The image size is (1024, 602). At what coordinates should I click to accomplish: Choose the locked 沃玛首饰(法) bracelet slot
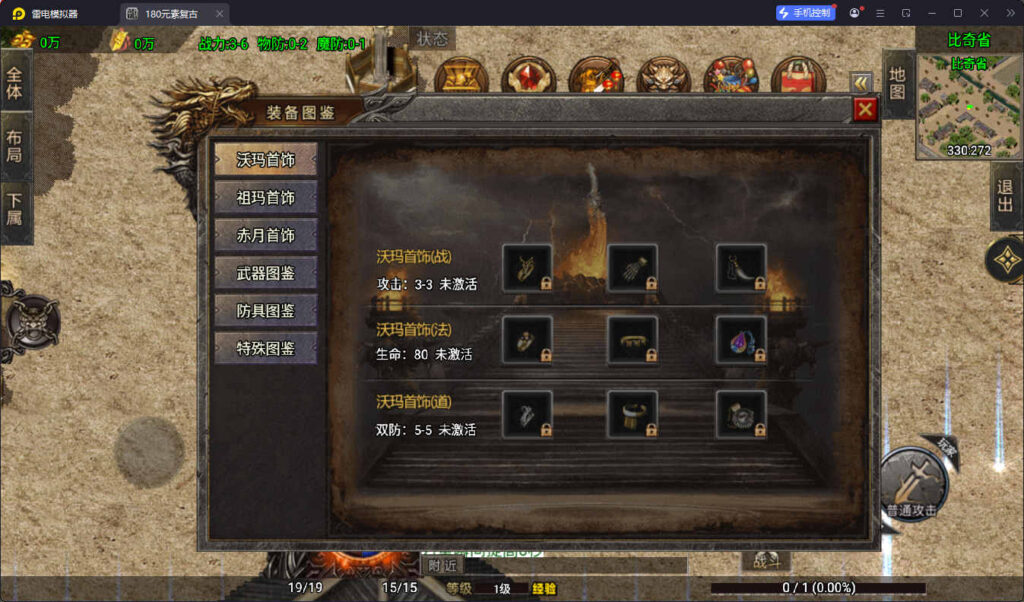633,341
